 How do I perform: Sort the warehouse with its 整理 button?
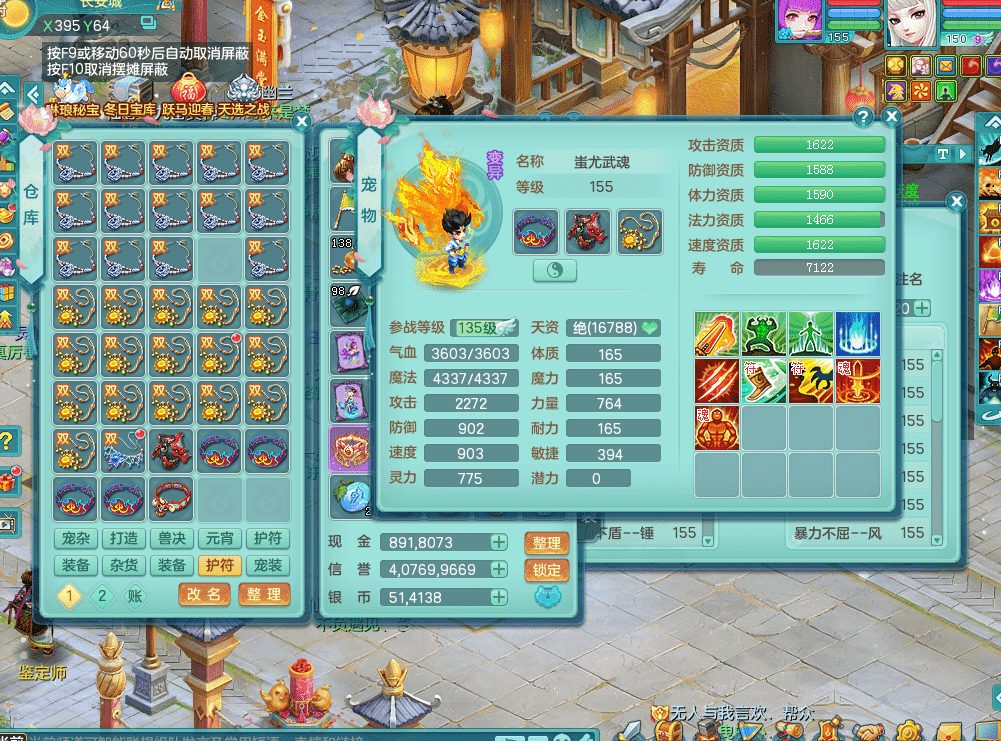pyautogui.click(x=264, y=594)
